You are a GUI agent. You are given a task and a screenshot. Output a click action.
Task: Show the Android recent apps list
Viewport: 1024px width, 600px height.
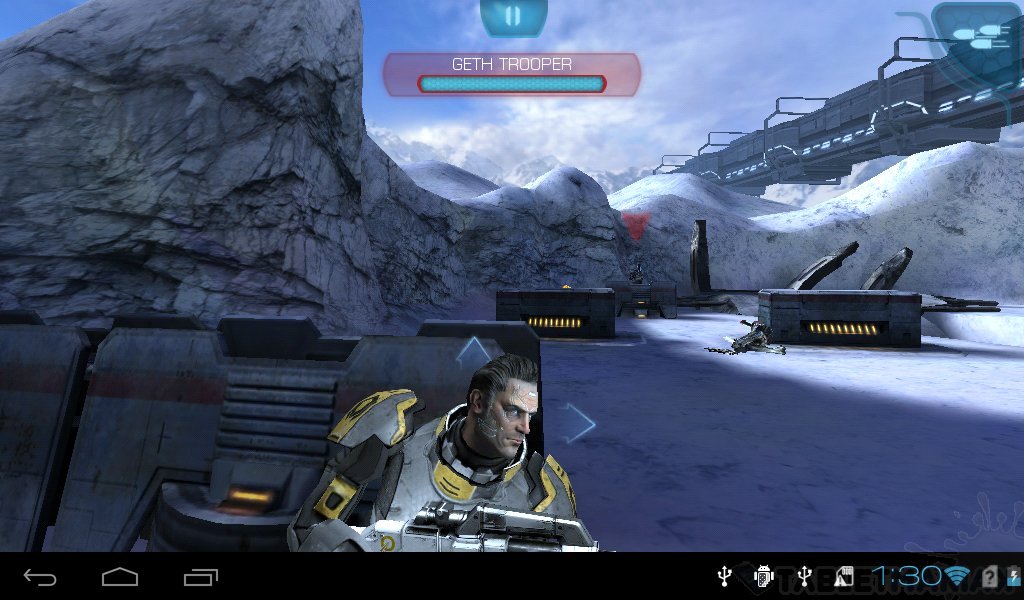click(x=200, y=577)
